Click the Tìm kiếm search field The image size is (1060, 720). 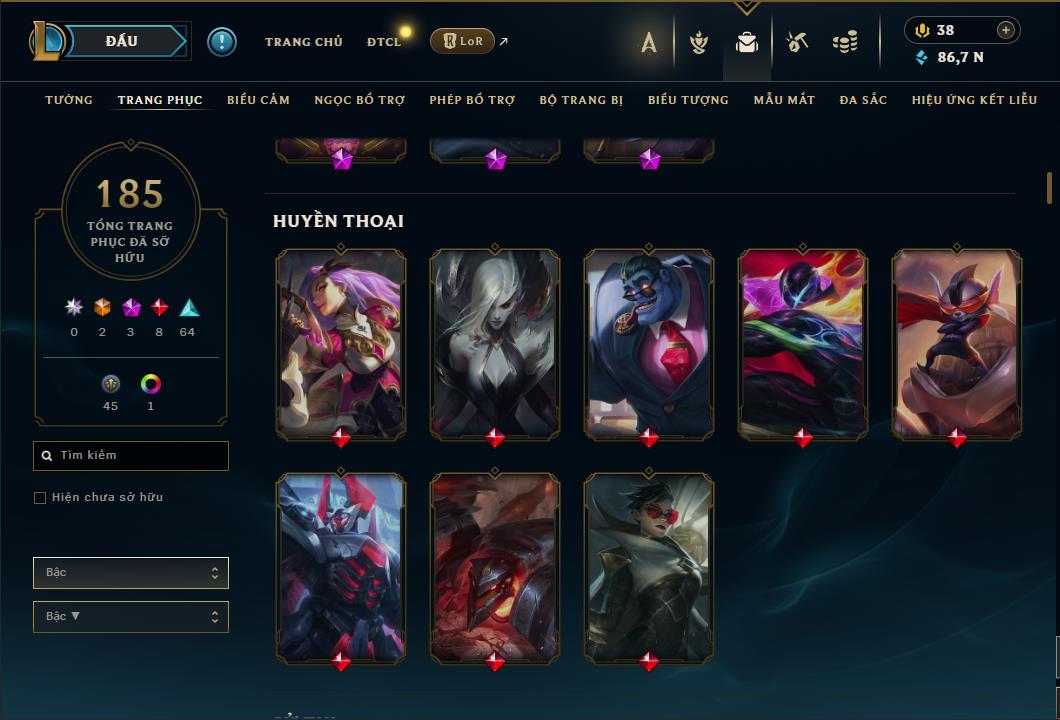coord(131,456)
